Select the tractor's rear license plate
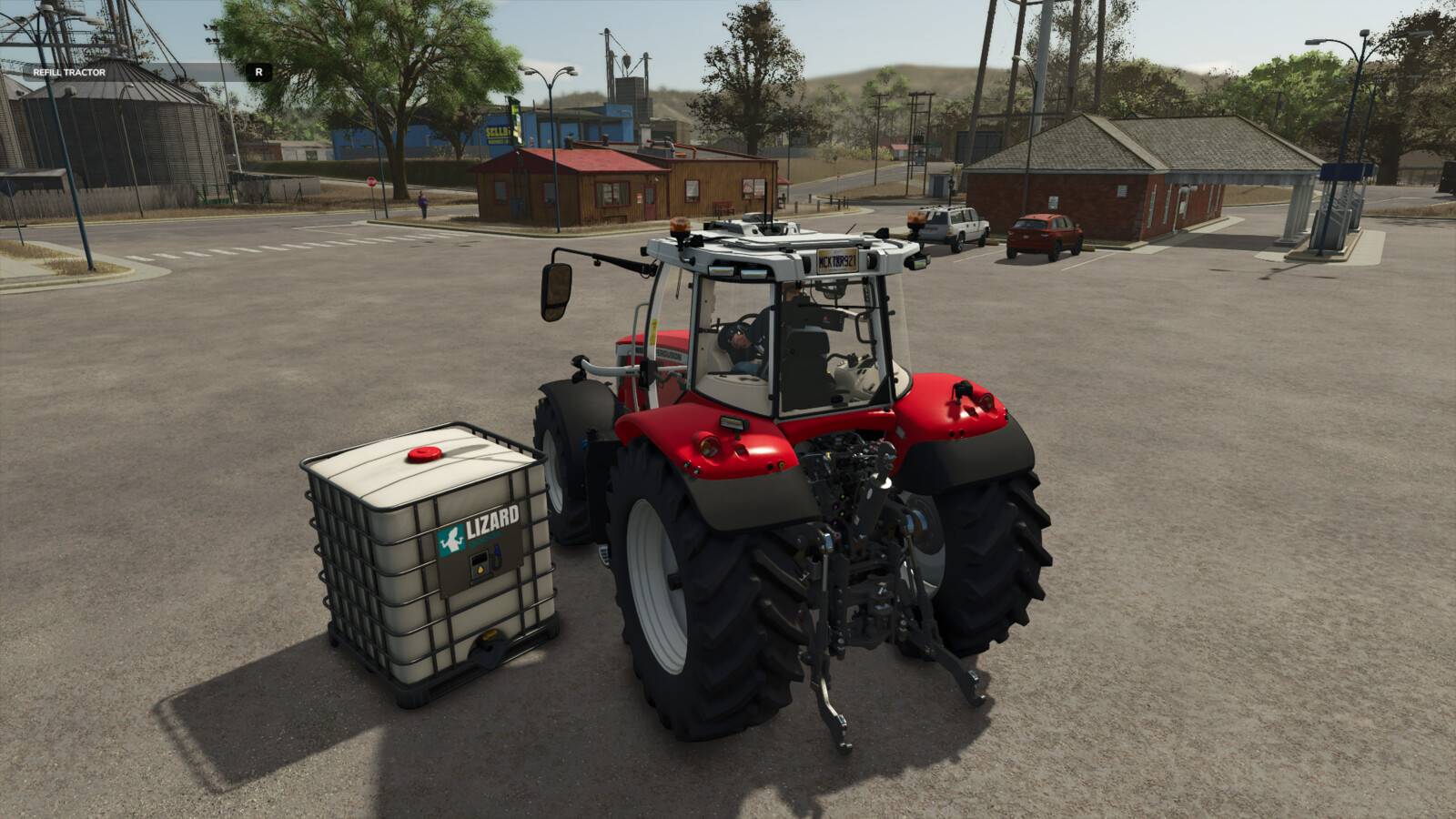 pos(837,261)
